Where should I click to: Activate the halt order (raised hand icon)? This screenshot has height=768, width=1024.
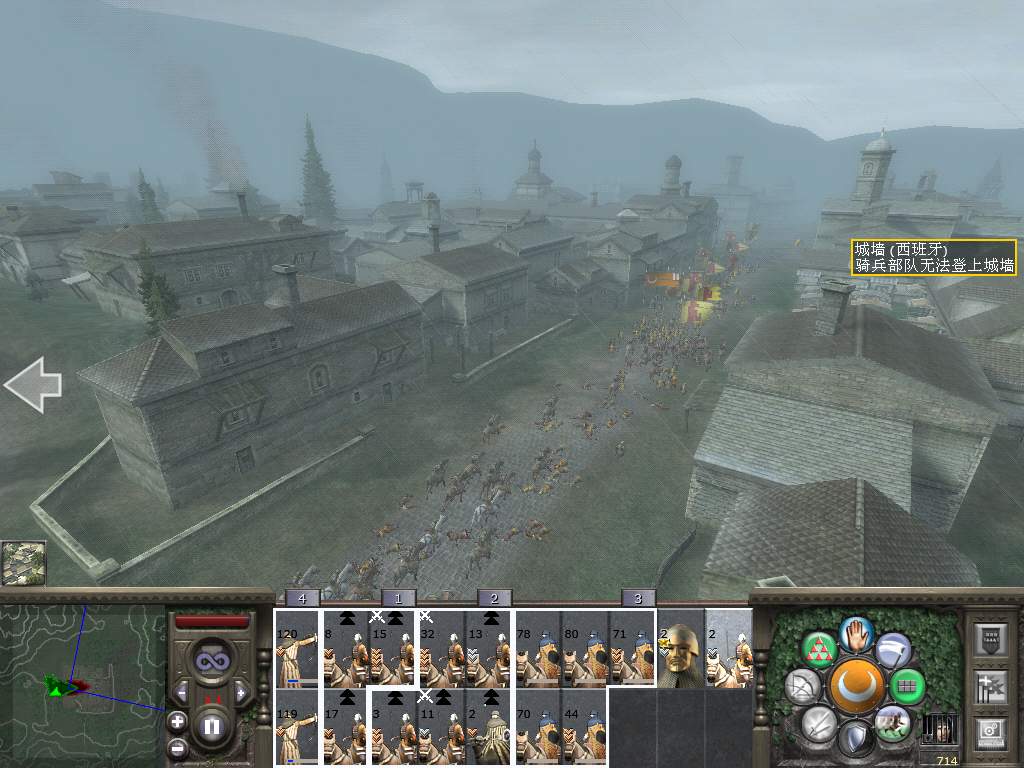tap(856, 633)
